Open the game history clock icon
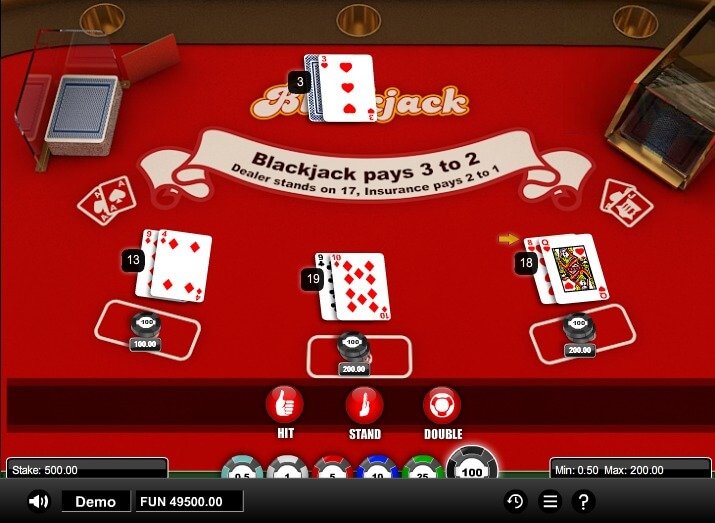Image resolution: width=715 pixels, height=523 pixels. (515, 501)
